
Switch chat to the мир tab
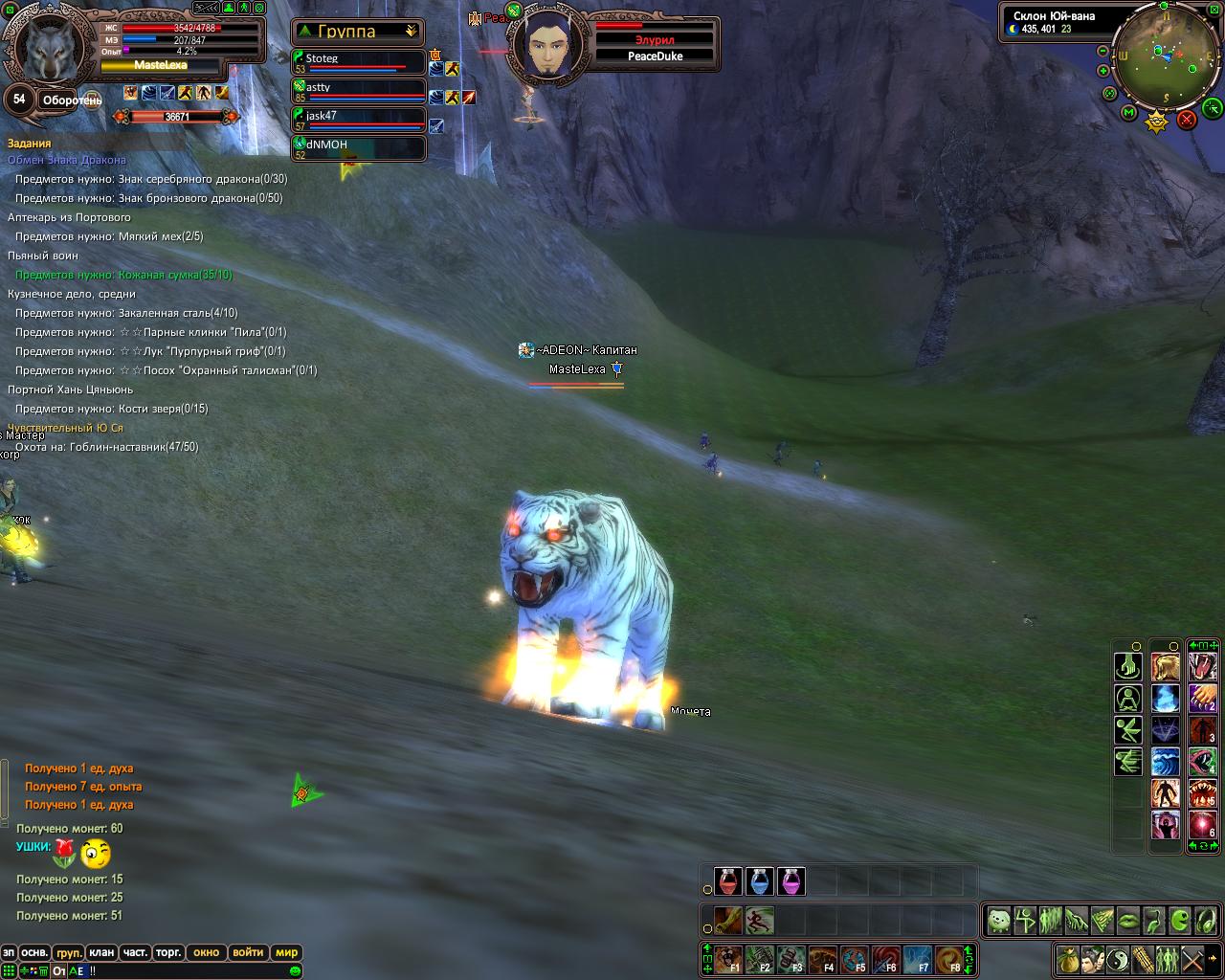(286, 952)
